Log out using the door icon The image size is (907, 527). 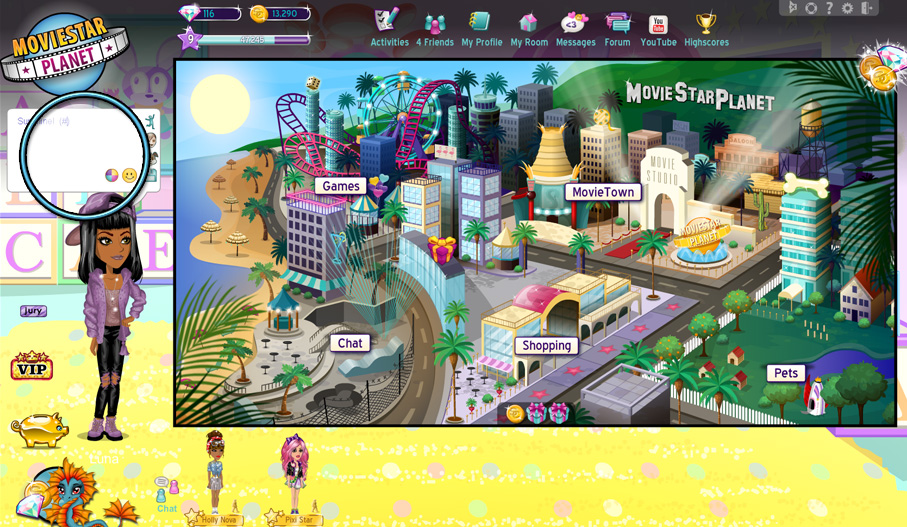866,8
